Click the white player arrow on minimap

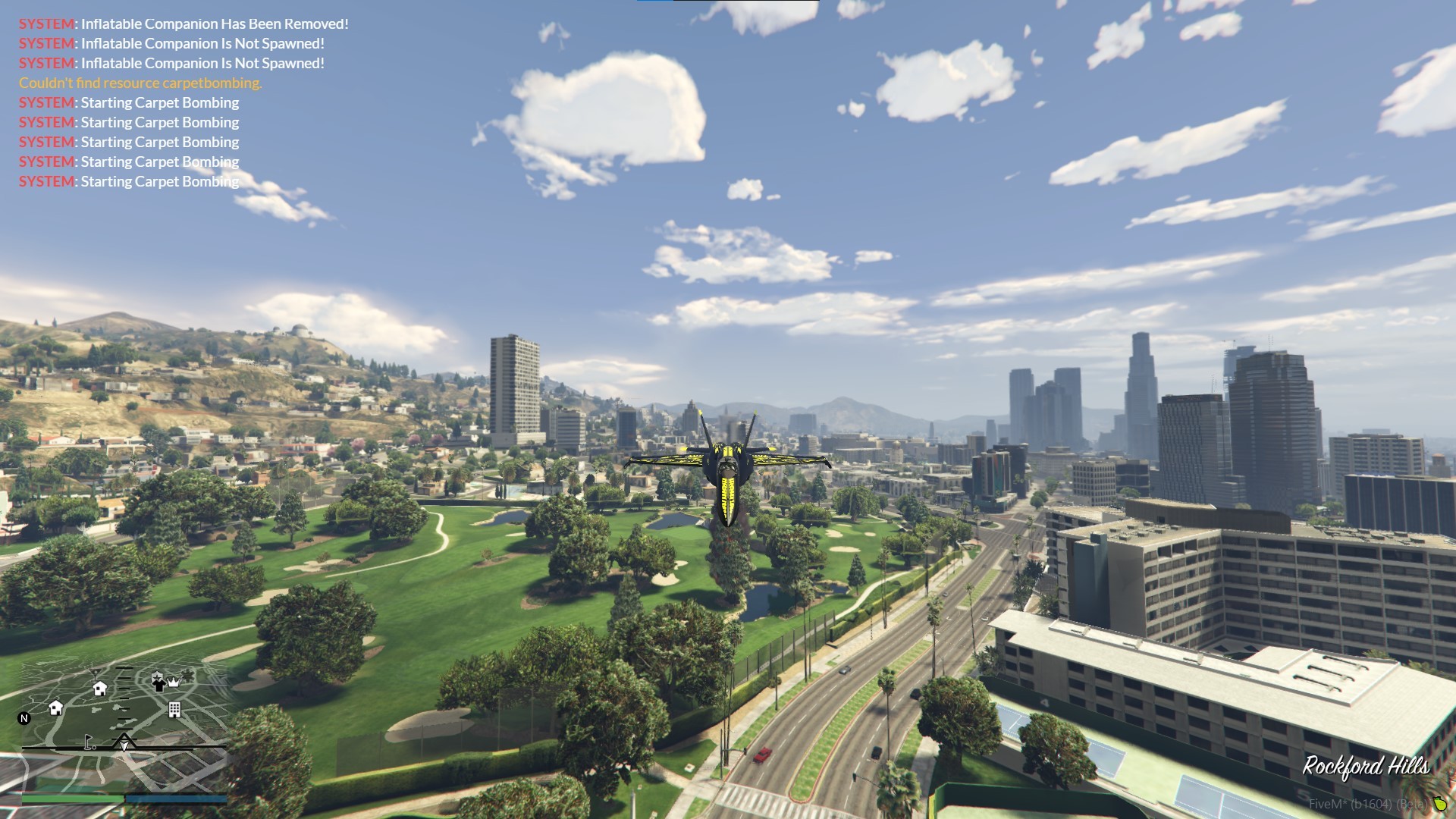[124, 745]
